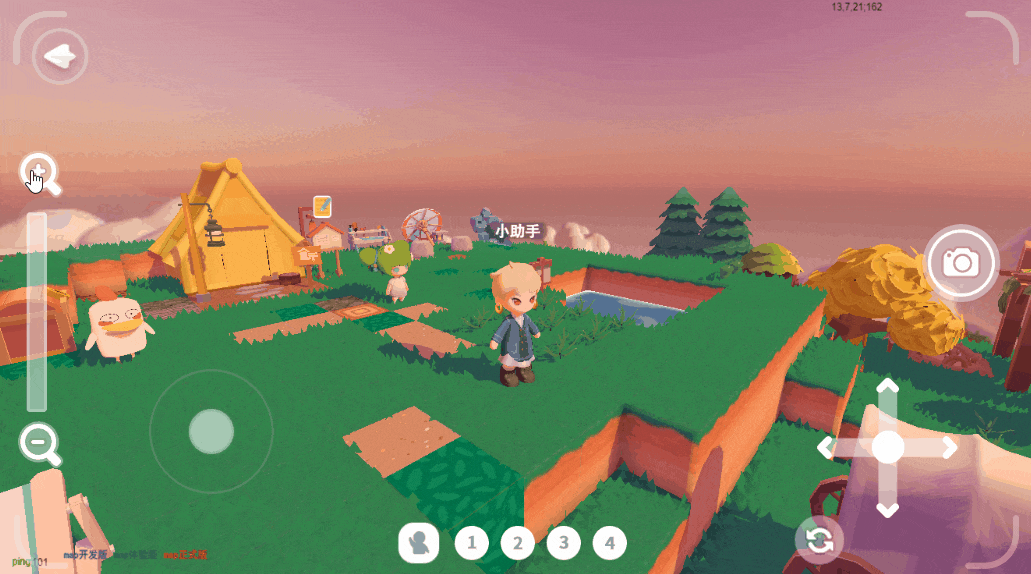
Task: Move the camera down with the down arrow
Action: [x=887, y=509]
